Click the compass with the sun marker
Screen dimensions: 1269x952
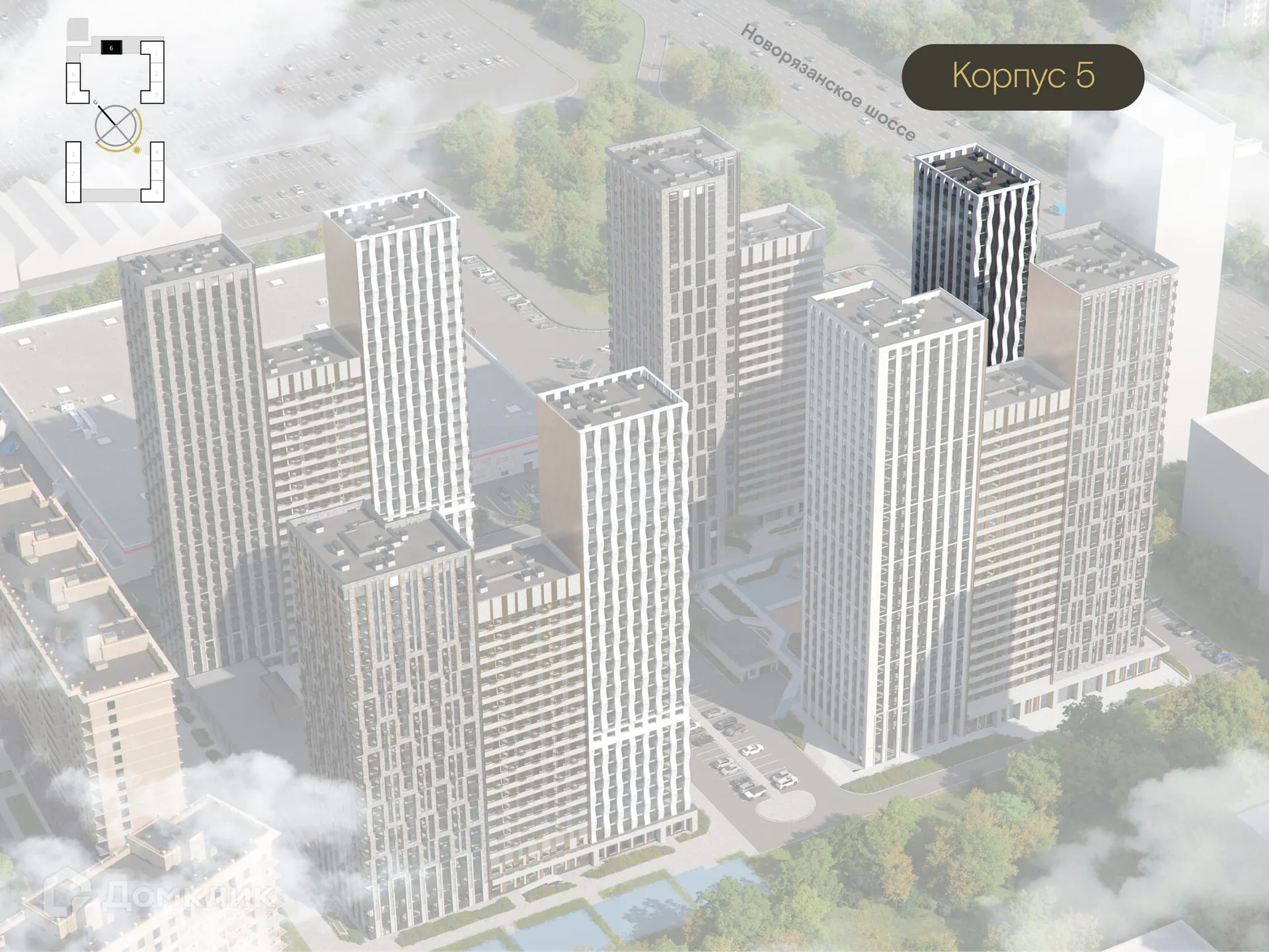coord(117,128)
